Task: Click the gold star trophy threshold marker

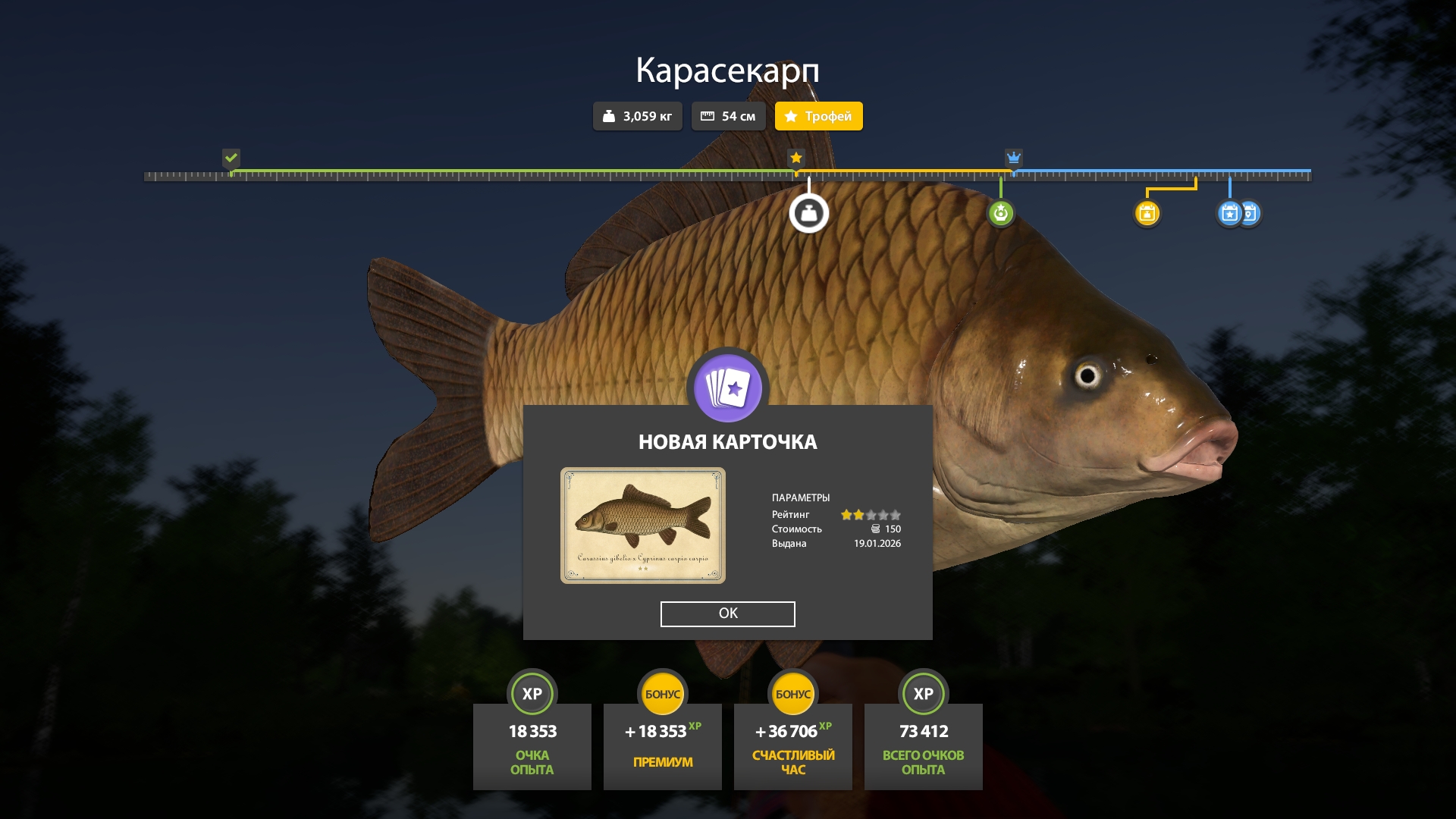Action: point(795,158)
